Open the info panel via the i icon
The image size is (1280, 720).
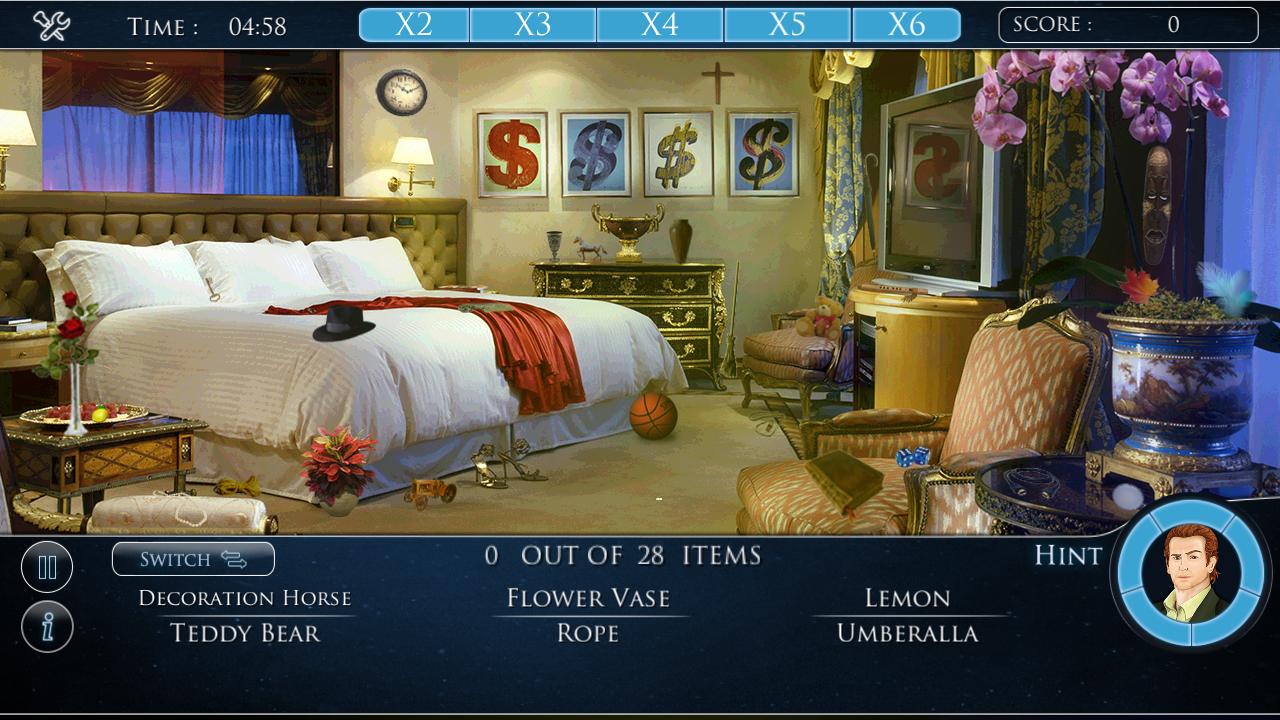pyautogui.click(x=46, y=625)
